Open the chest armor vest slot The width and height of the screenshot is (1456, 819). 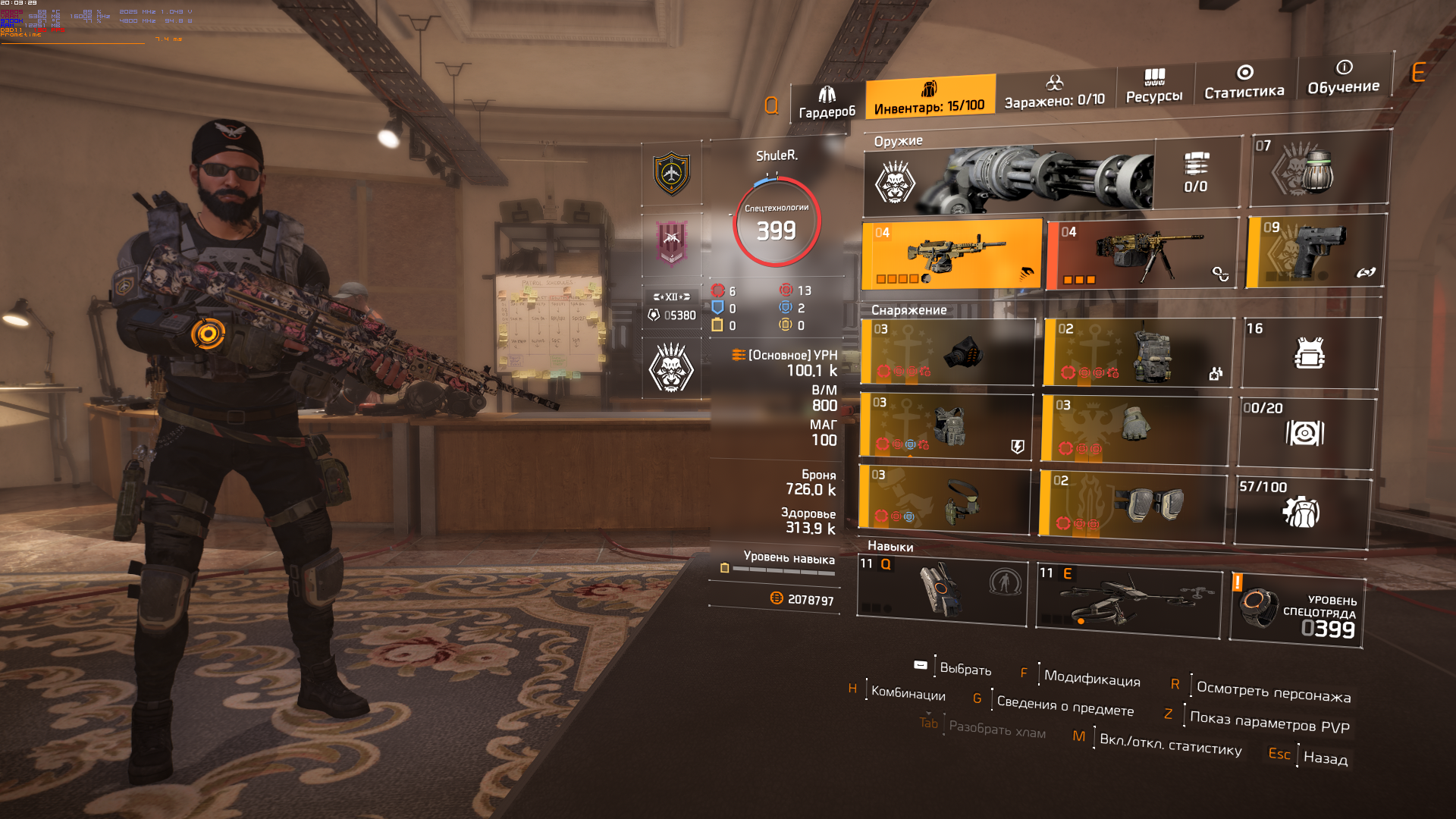946,426
